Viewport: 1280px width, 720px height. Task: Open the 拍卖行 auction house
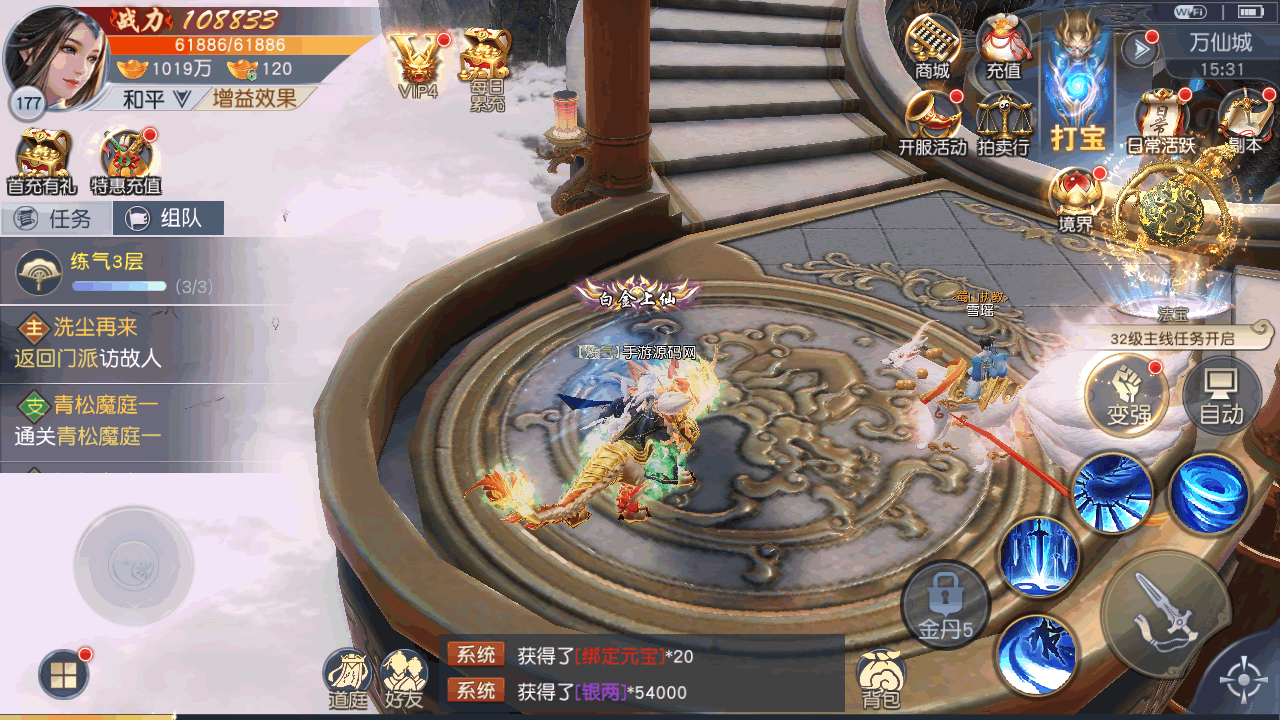tap(1003, 121)
